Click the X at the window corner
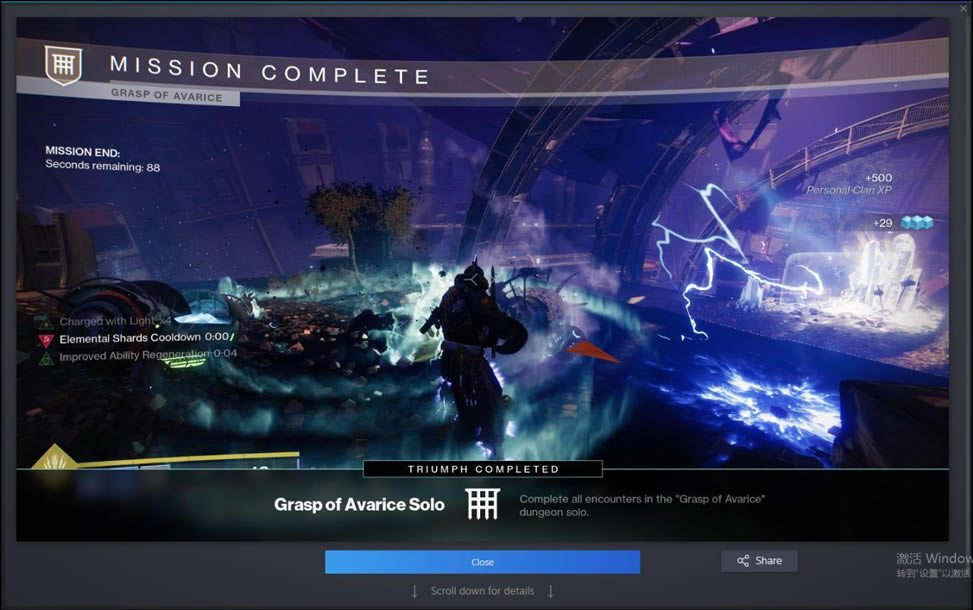Screen dimensions: 973x610 (x=963, y=8)
